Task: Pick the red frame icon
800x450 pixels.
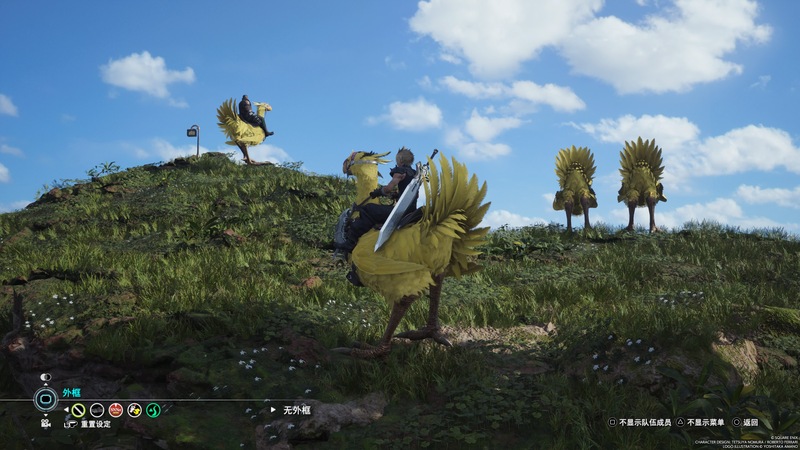Action: click(116, 410)
